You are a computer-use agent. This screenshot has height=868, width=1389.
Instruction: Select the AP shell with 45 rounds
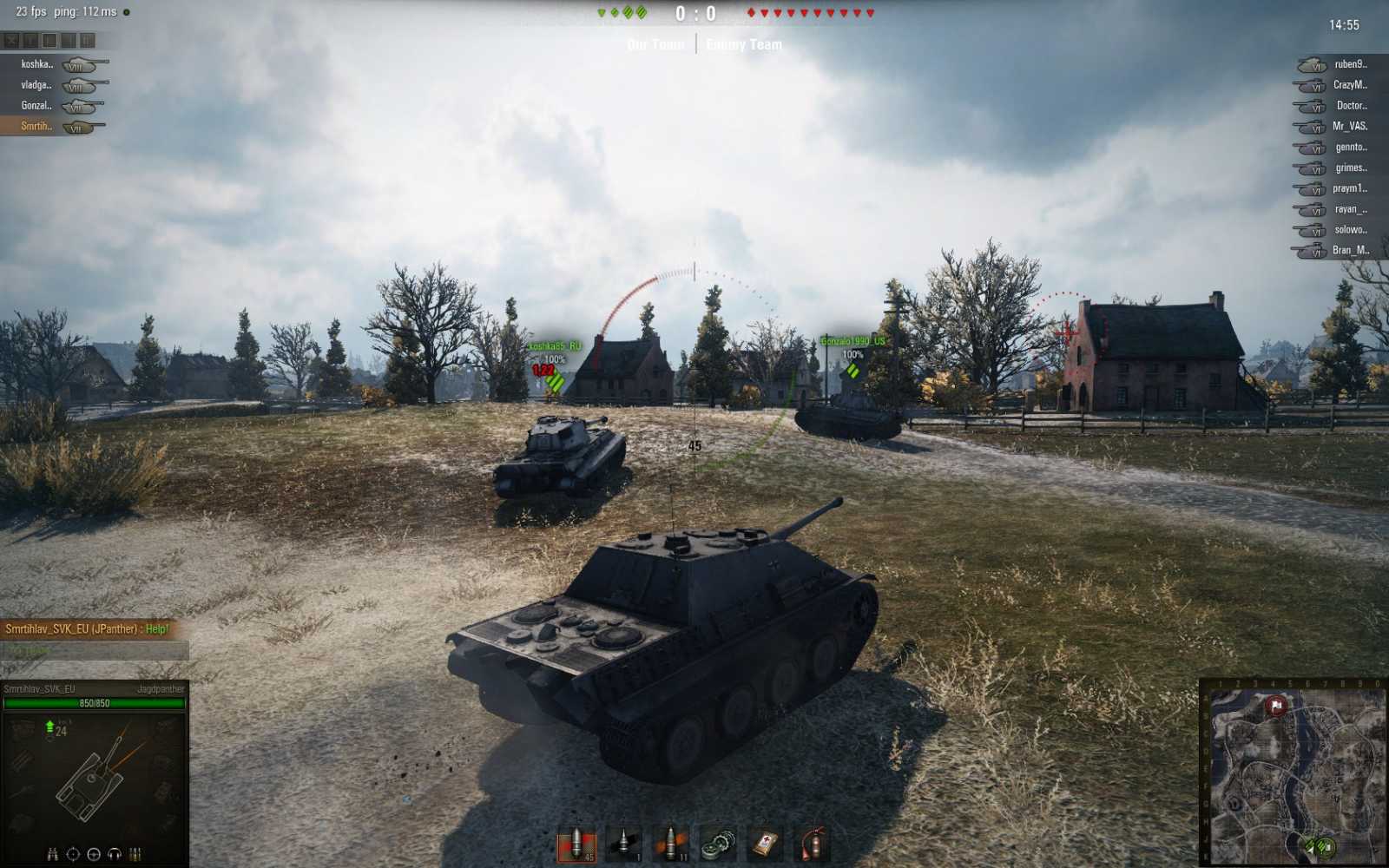[x=577, y=844]
